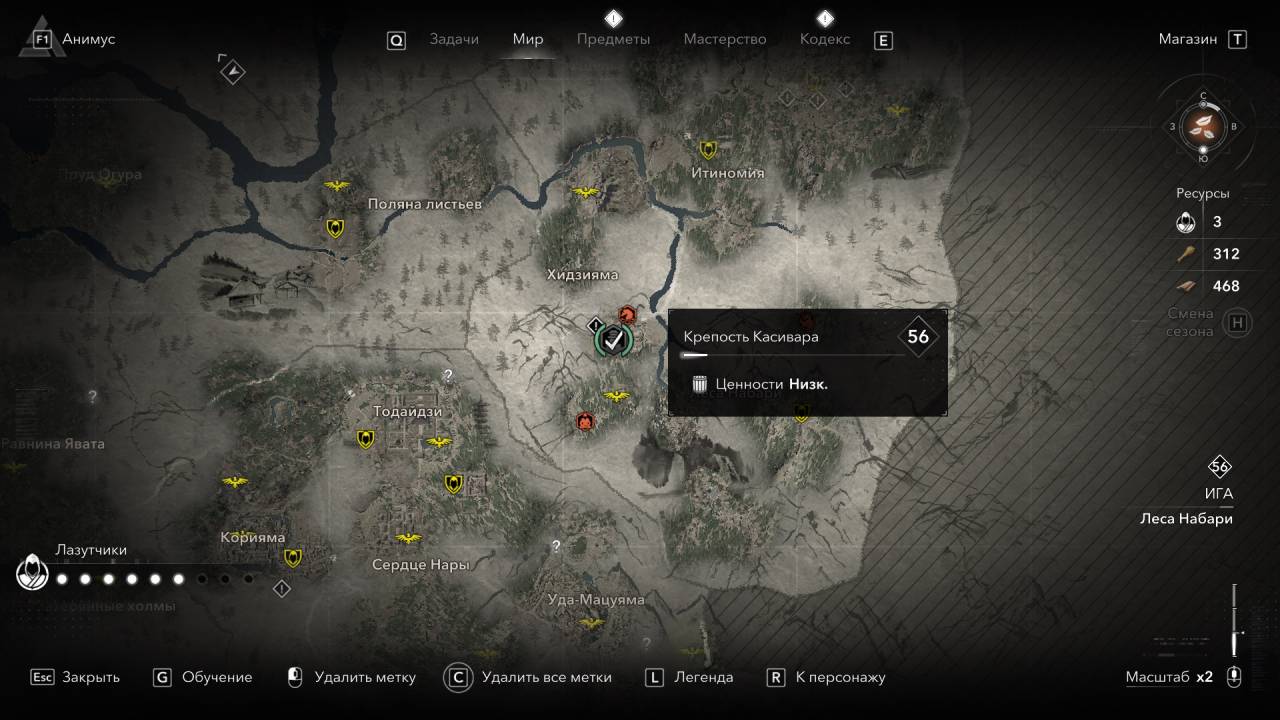The width and height of the screenshot is (1280, 720).
Task: Select the Тодайдзи location label
Action: coord(407,411)
